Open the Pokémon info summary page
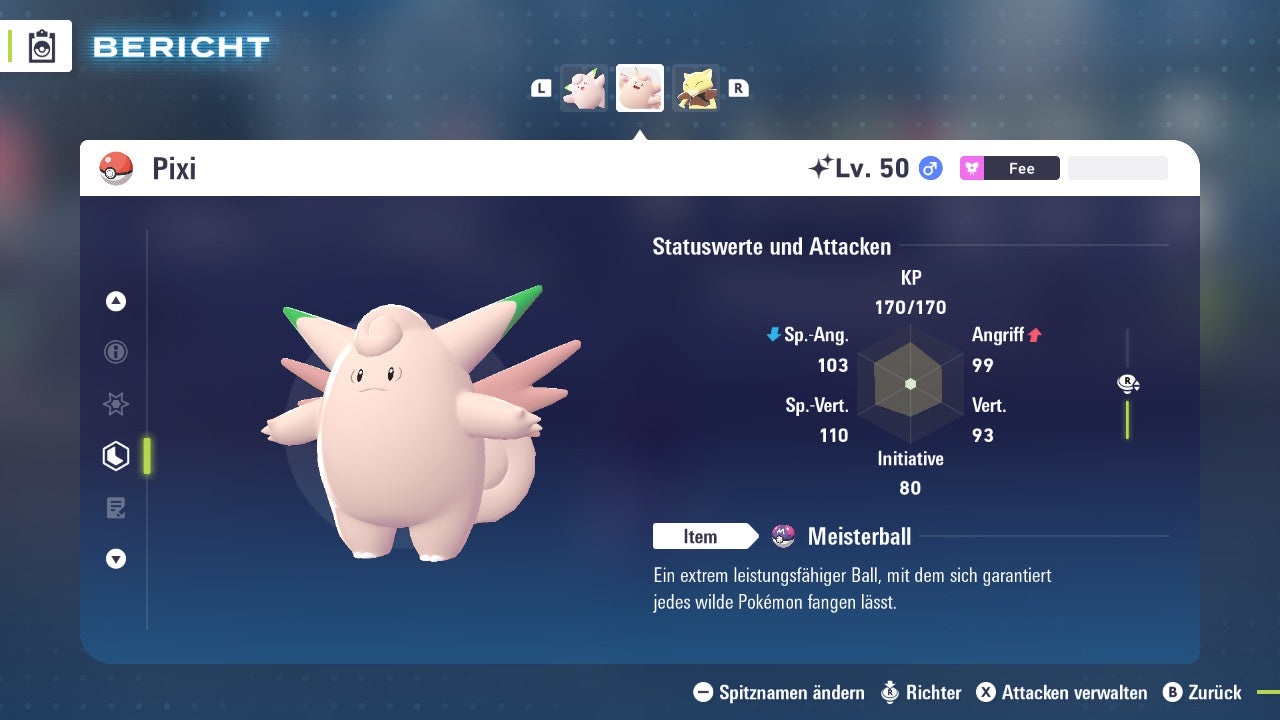1280x720 pixels. 116,352
